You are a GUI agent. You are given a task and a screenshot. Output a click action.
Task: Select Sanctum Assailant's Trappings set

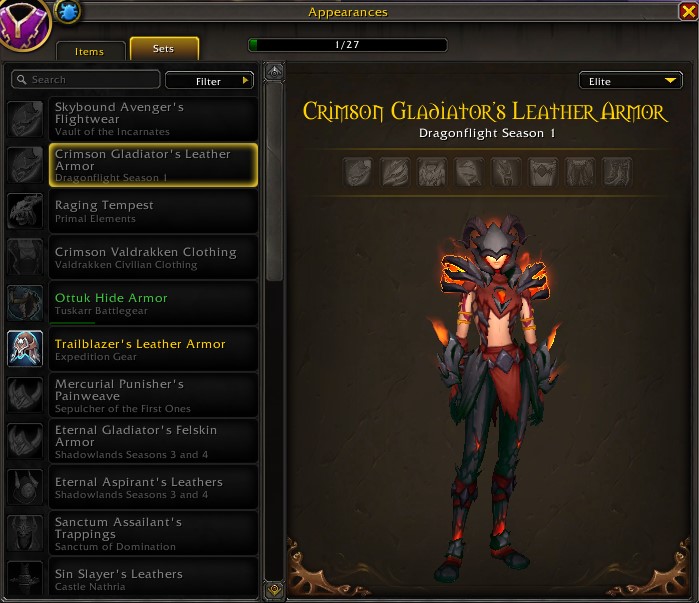pos(152,533)
